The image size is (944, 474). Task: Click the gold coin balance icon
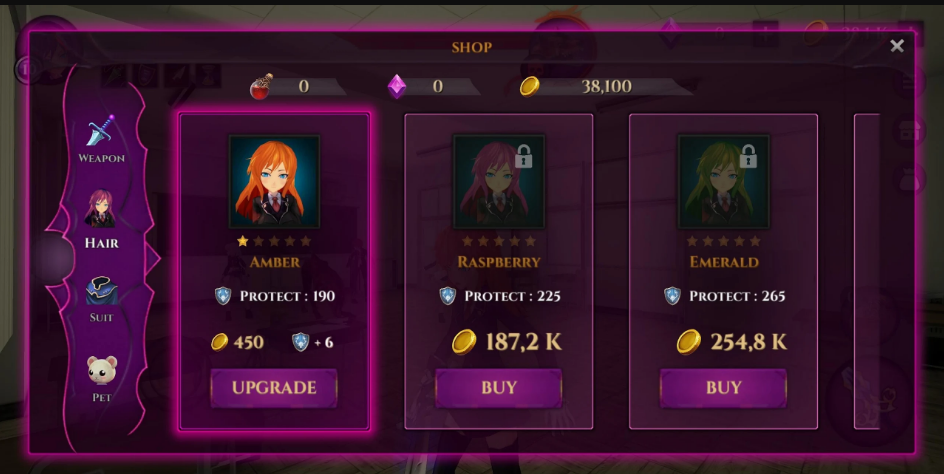pyautogui.click(x=530, y=87)
